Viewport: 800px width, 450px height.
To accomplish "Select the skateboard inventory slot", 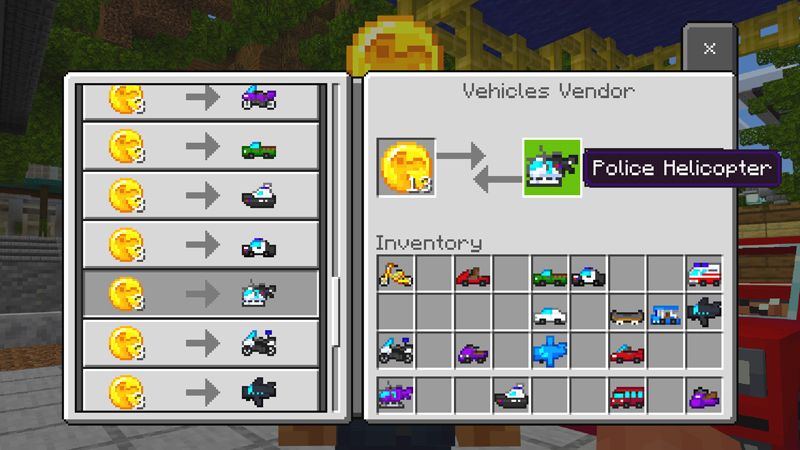I will tap(626, 313).
